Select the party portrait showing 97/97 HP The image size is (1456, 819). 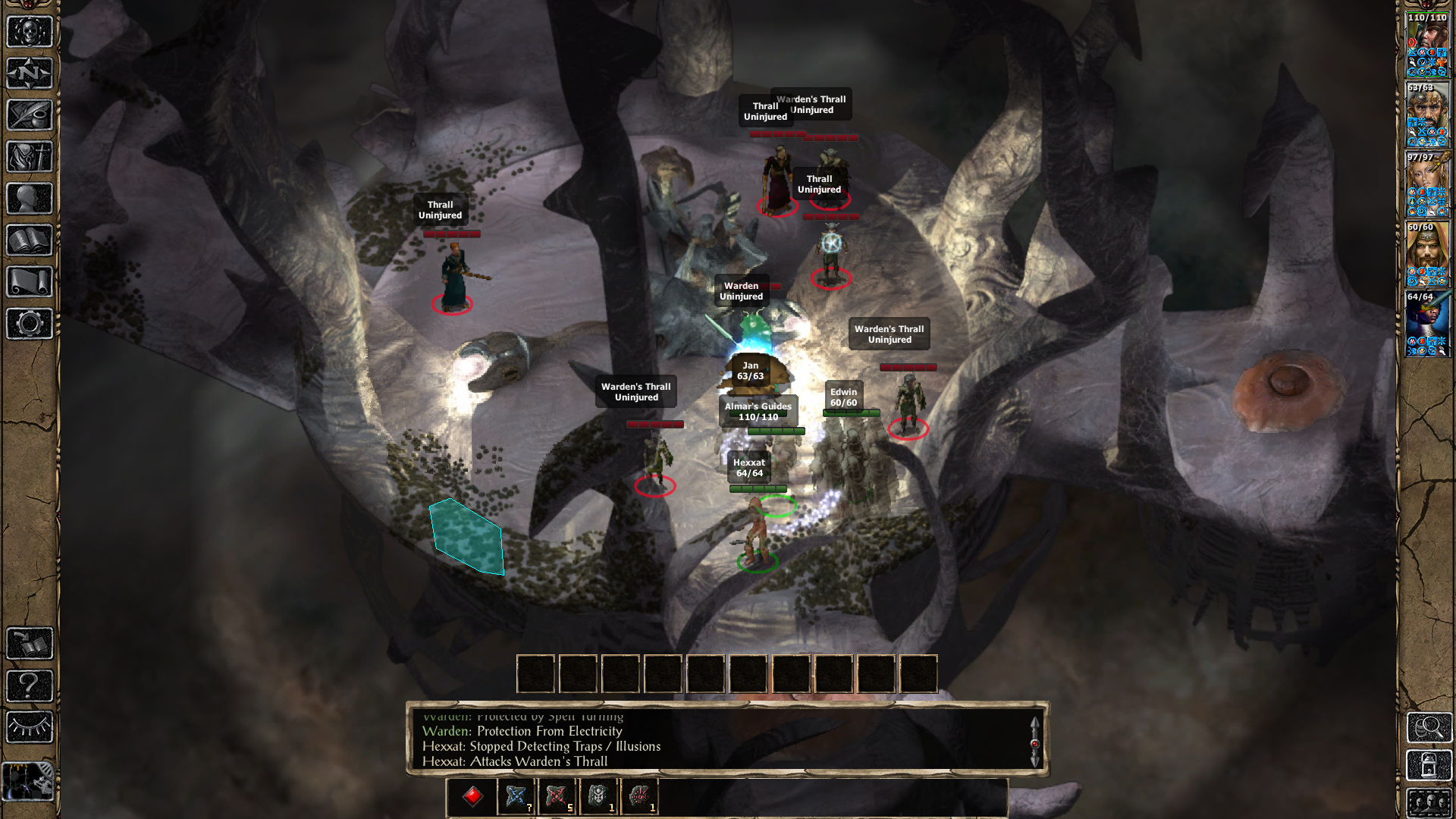pos(1427,185)
